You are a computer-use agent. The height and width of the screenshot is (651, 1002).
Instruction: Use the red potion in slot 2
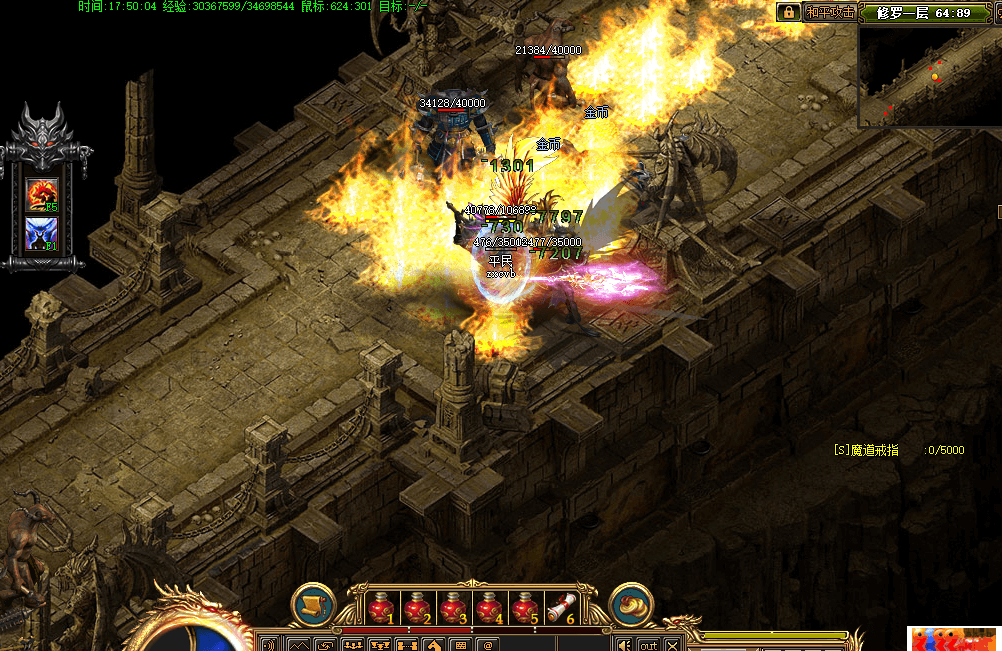[x=416, y=607]
